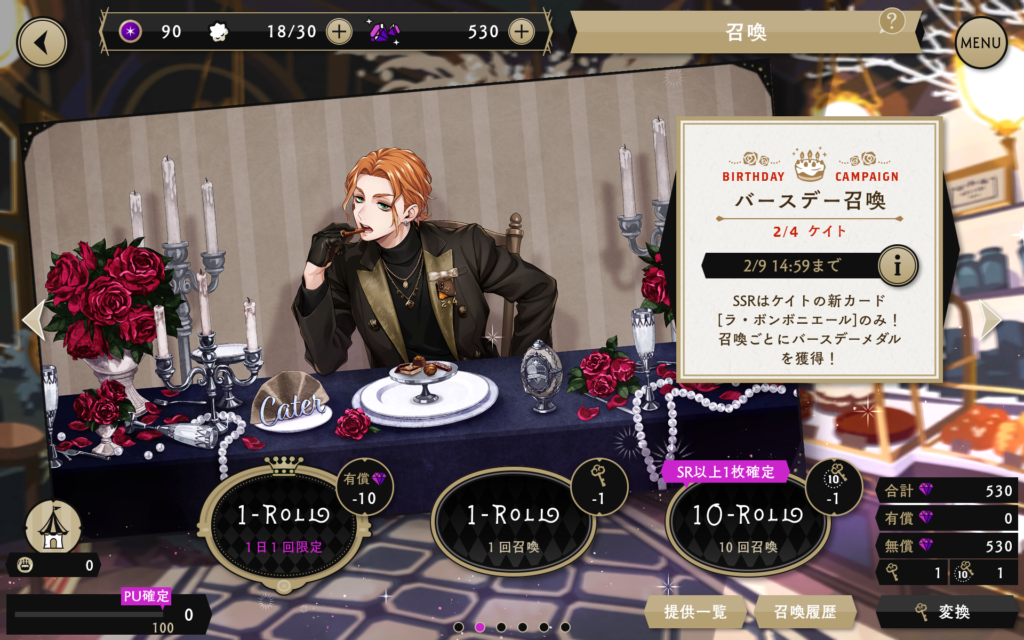Screen dimensions: 1024x640
Task: Show the next summon banner
Action: 990,319
